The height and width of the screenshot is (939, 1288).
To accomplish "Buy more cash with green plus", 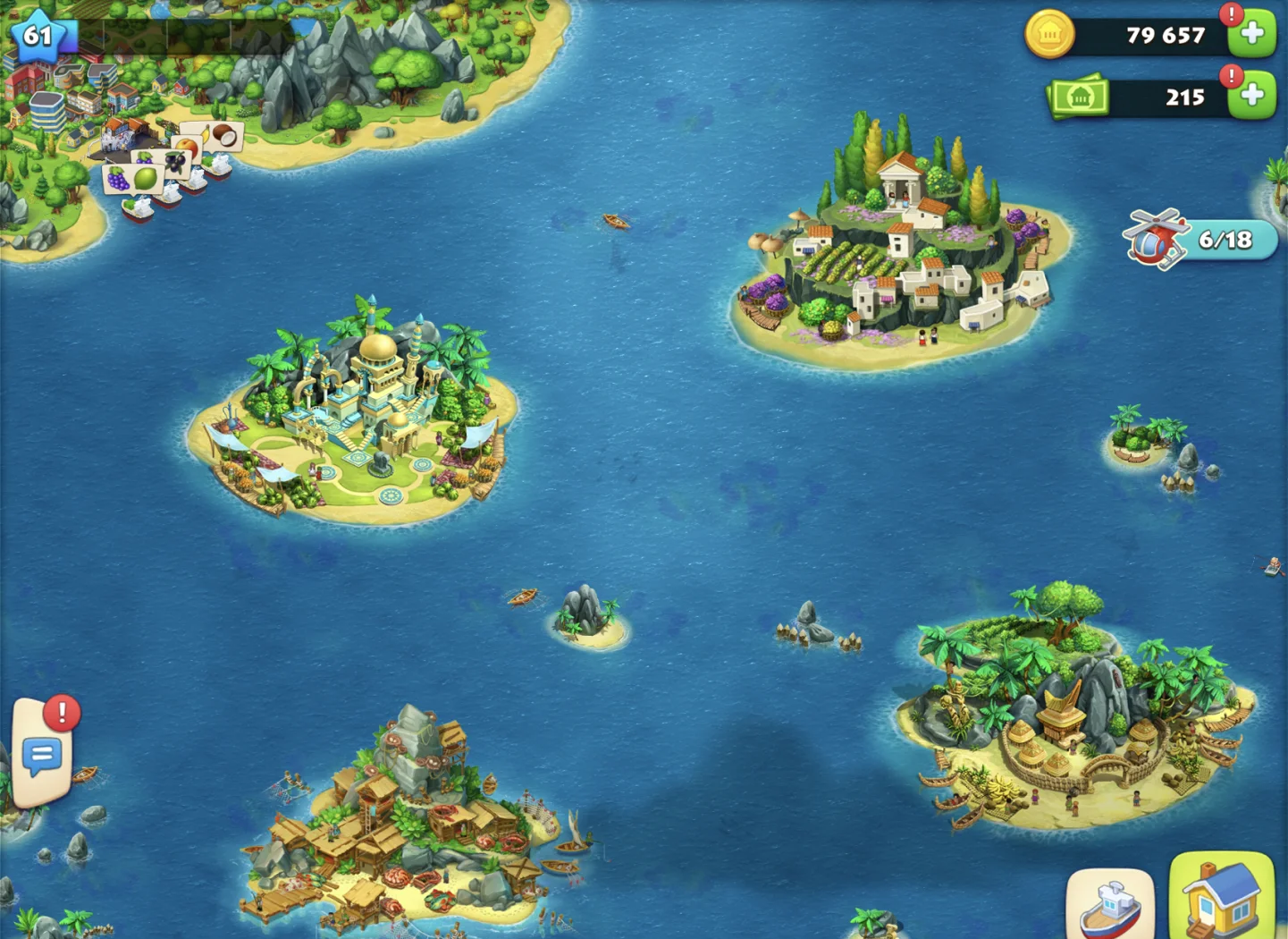I will (1251, 96).
